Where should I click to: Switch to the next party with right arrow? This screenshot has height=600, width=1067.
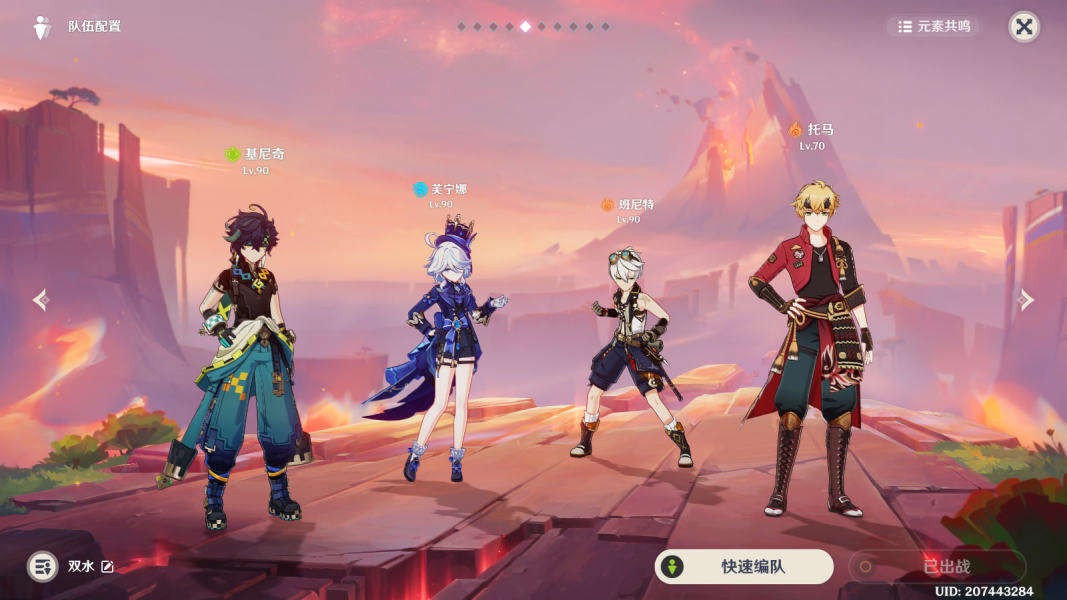point(1026,300)
